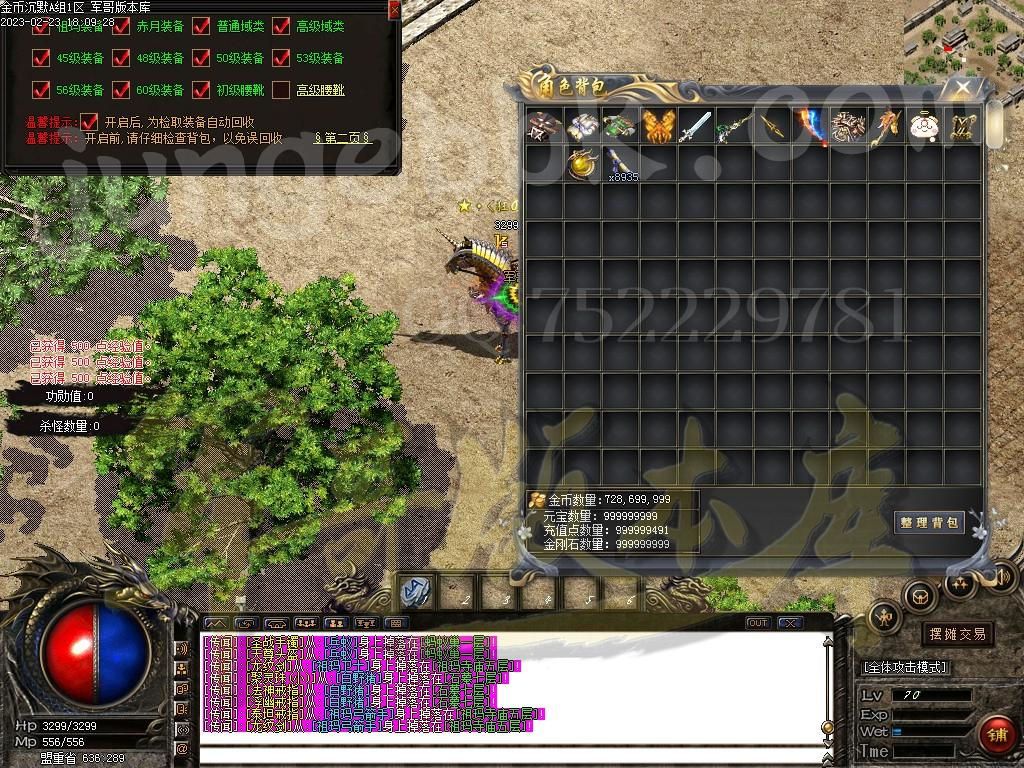Screen dimensions: 1024x768
Task: Click the 整理背包 sort button
Action: click(x=929, y=522)
